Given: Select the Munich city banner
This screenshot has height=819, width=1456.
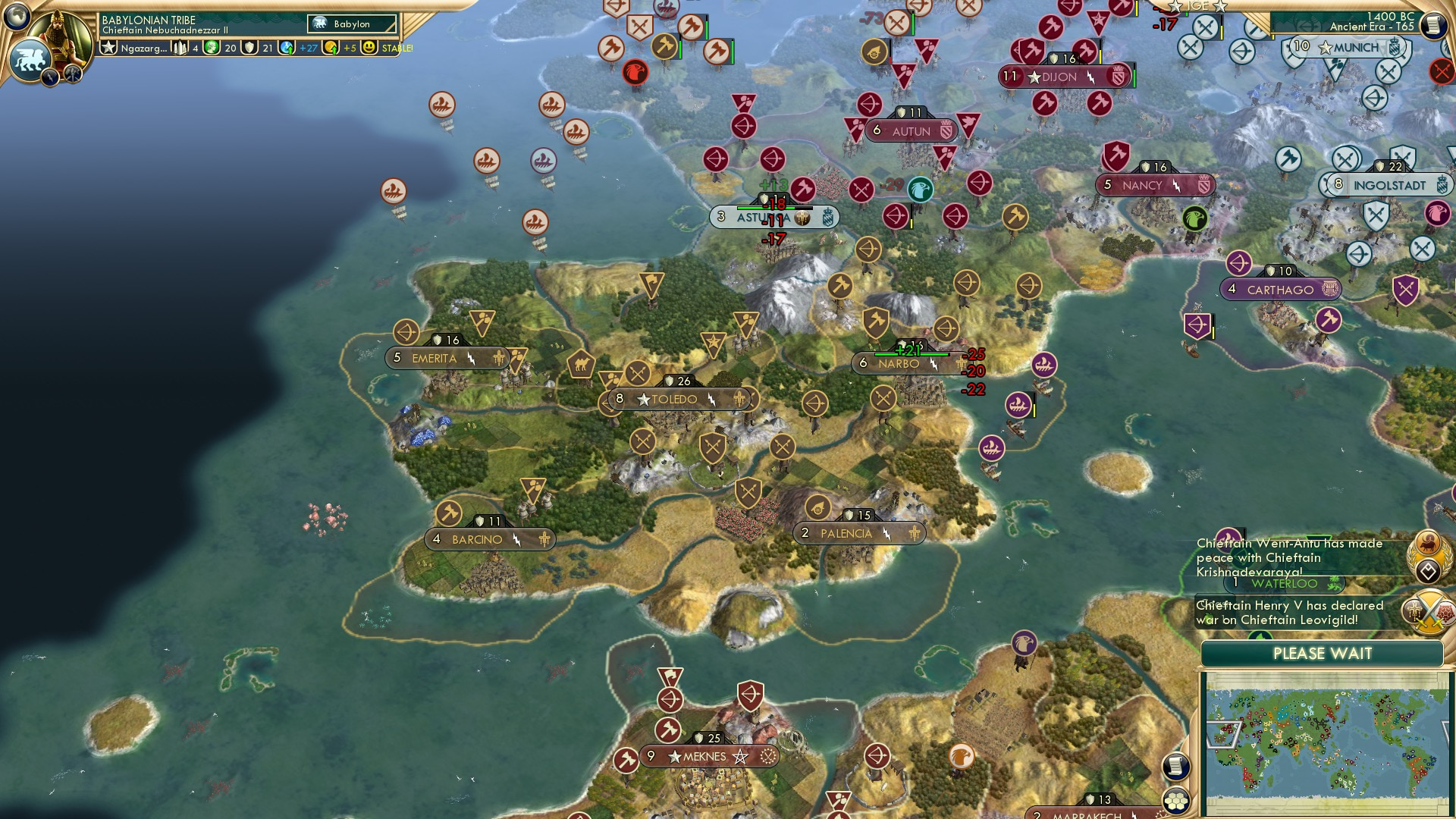Looking at the screenshot, I should tap(1346, 47).
